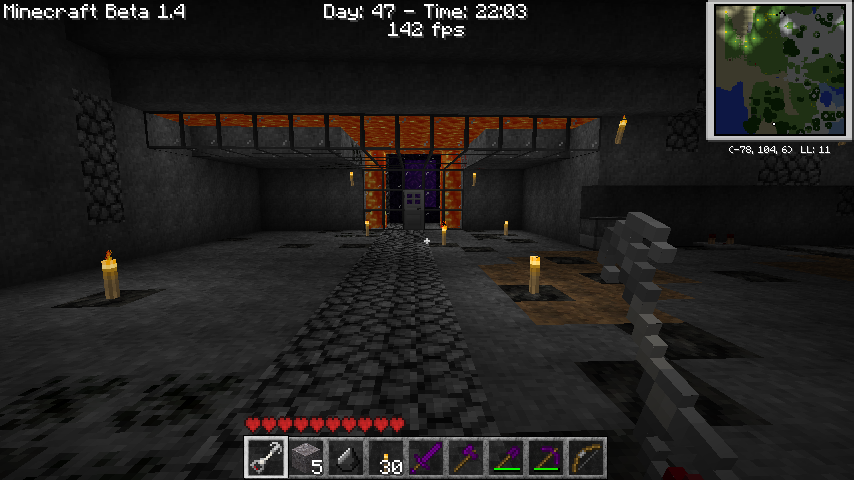Choose the dark flint item slot

[345, 458]
